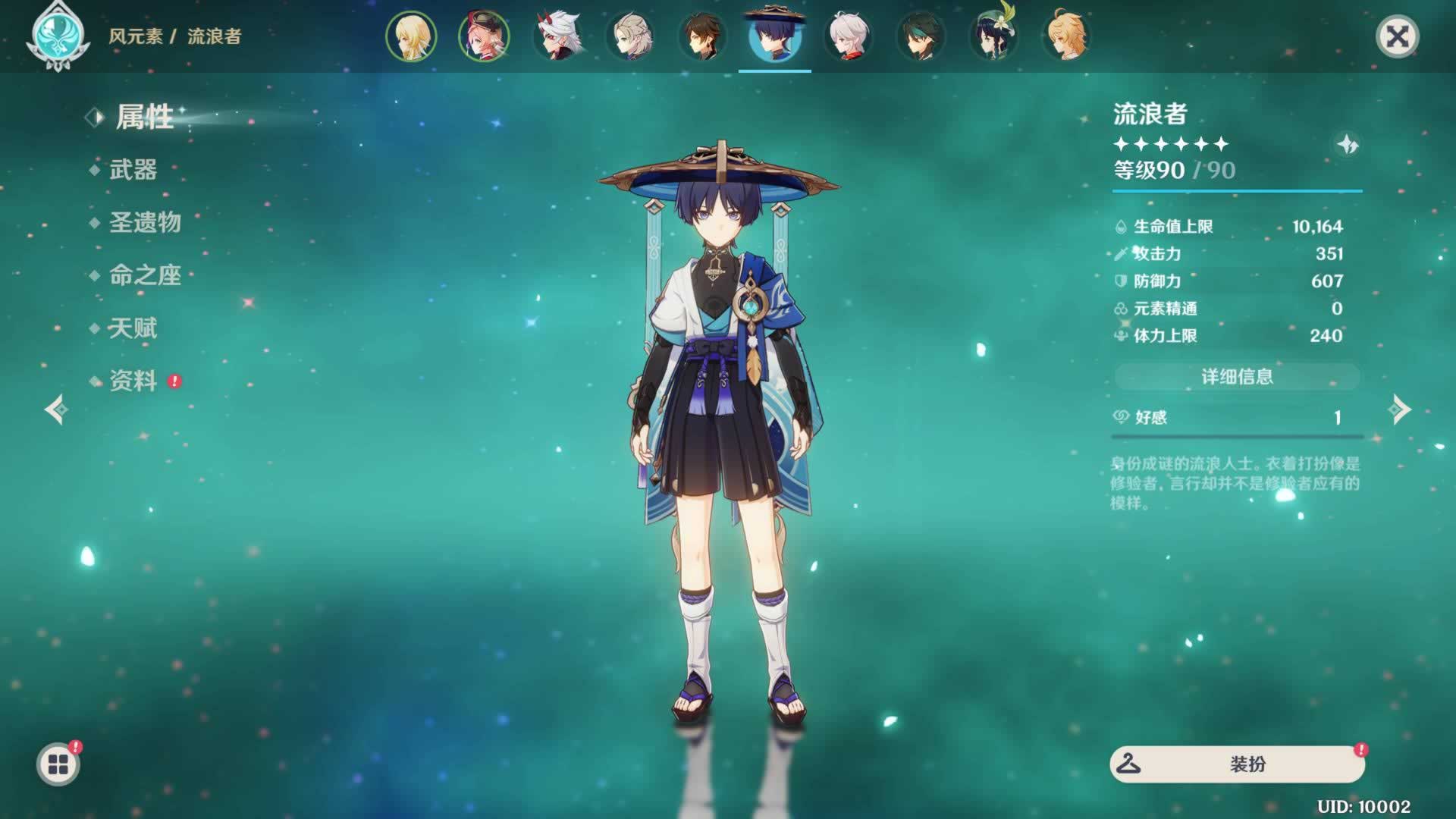Pick the Xiao portrait with dark green hair
Viewport: 1456px width, 819px height.
coord(921,36)
